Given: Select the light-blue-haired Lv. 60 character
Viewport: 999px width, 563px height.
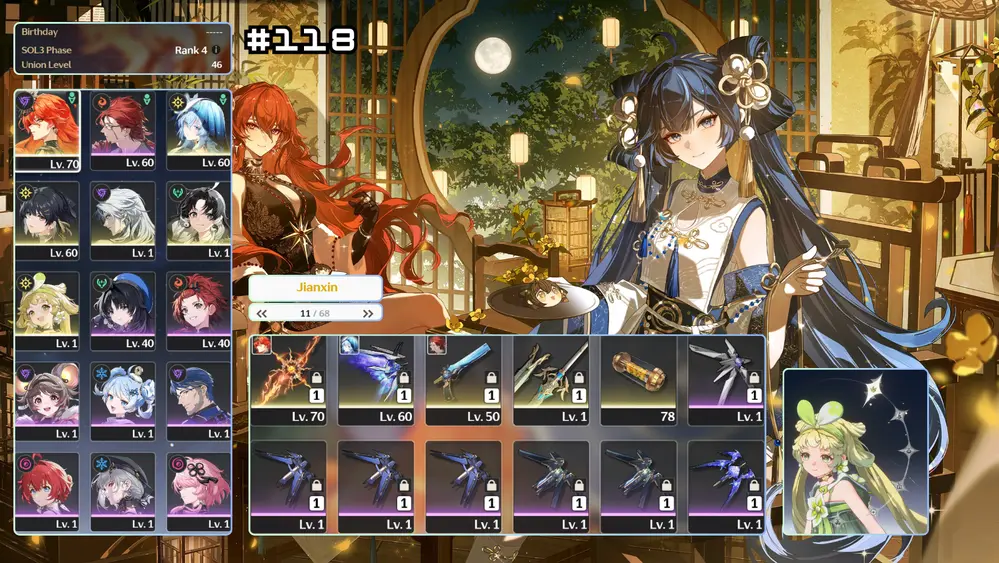Looking at the screenshot, I should coord(199,130).
